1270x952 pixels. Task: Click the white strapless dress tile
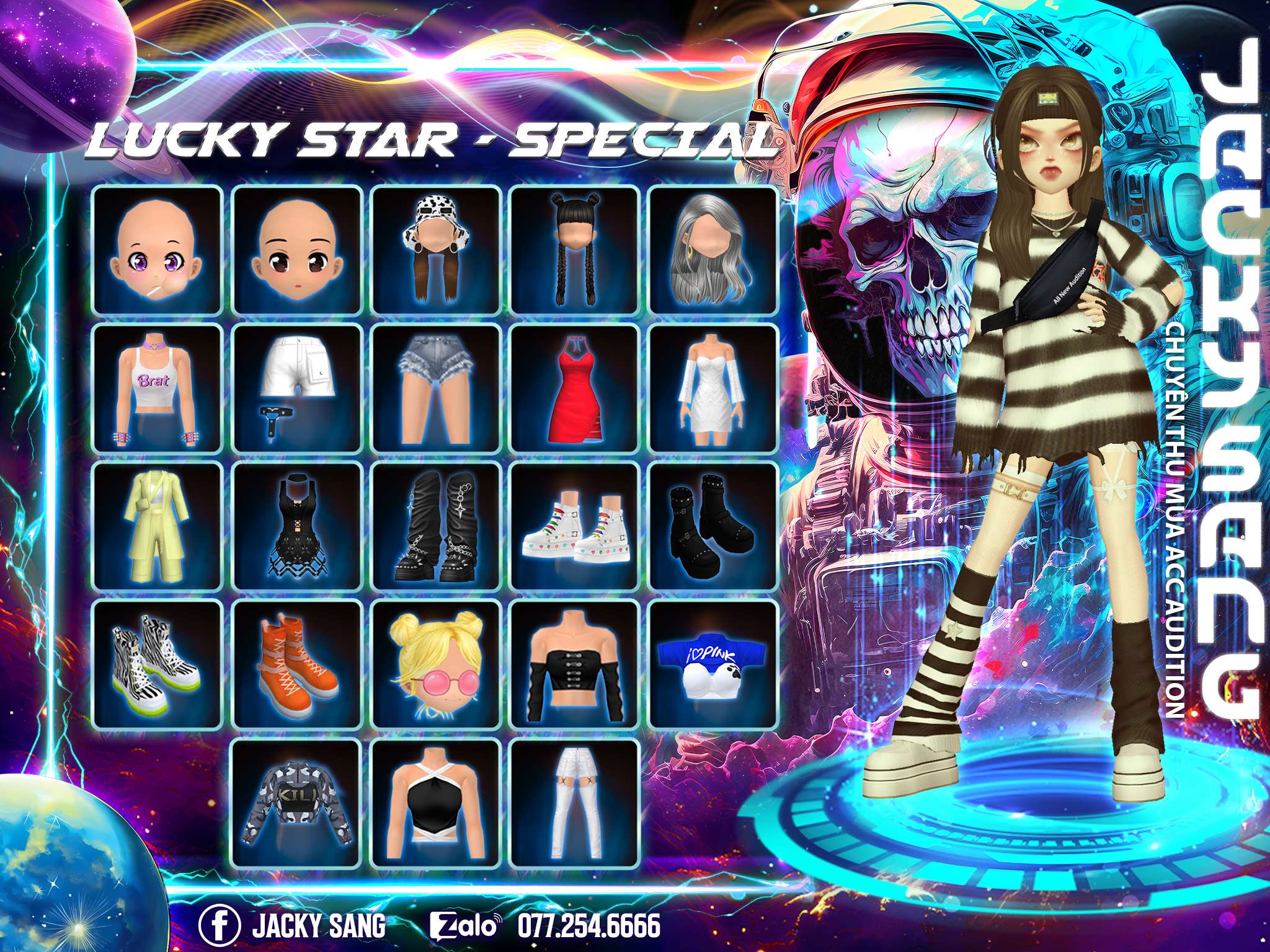[713, 388]
